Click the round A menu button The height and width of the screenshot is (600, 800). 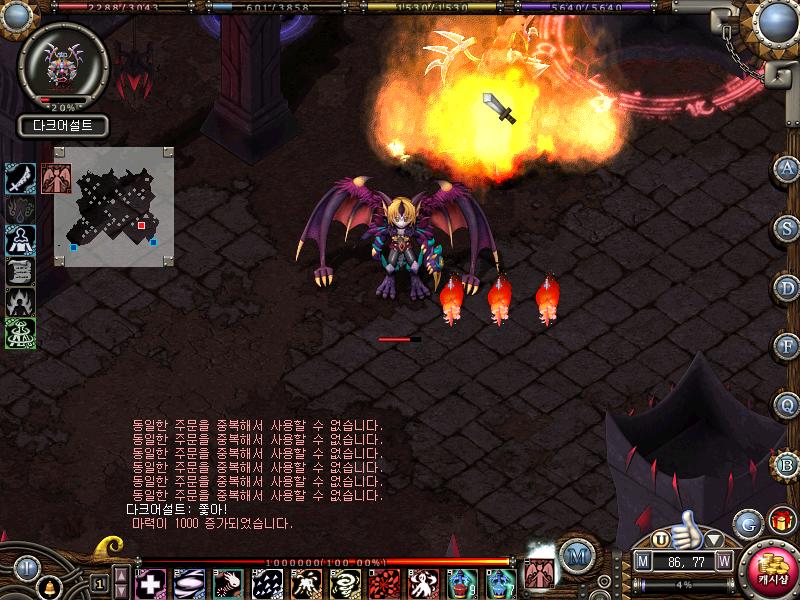[788, 168]
